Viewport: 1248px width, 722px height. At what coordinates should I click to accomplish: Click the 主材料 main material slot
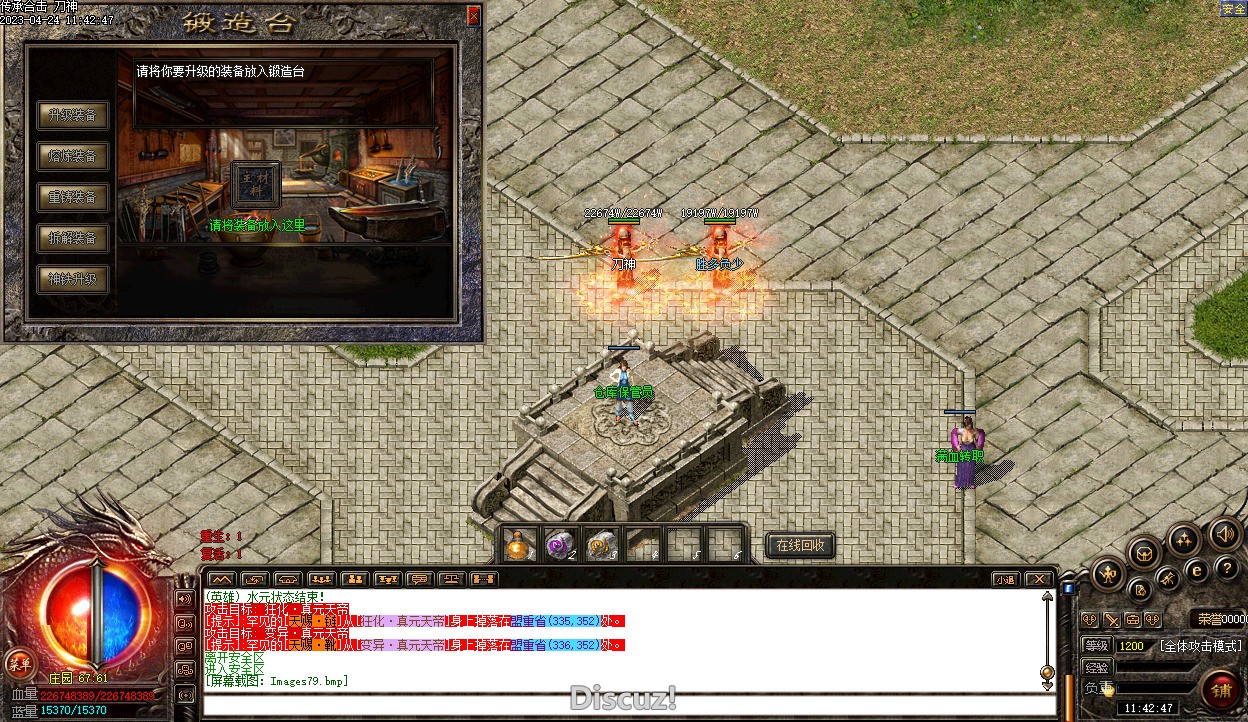point(256,183)
